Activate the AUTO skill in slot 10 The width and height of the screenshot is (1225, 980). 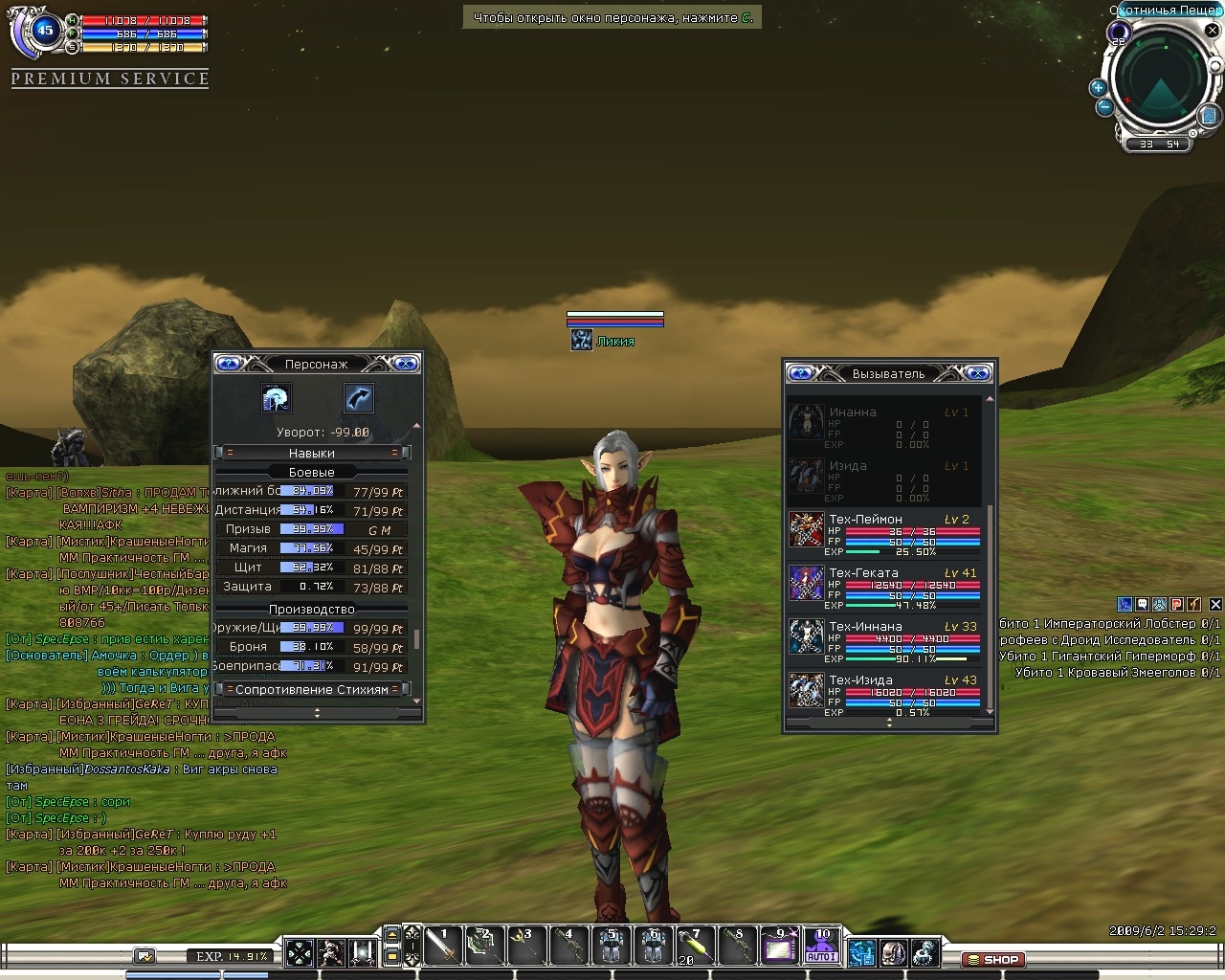pyautogui.click(x=822, y=946)
